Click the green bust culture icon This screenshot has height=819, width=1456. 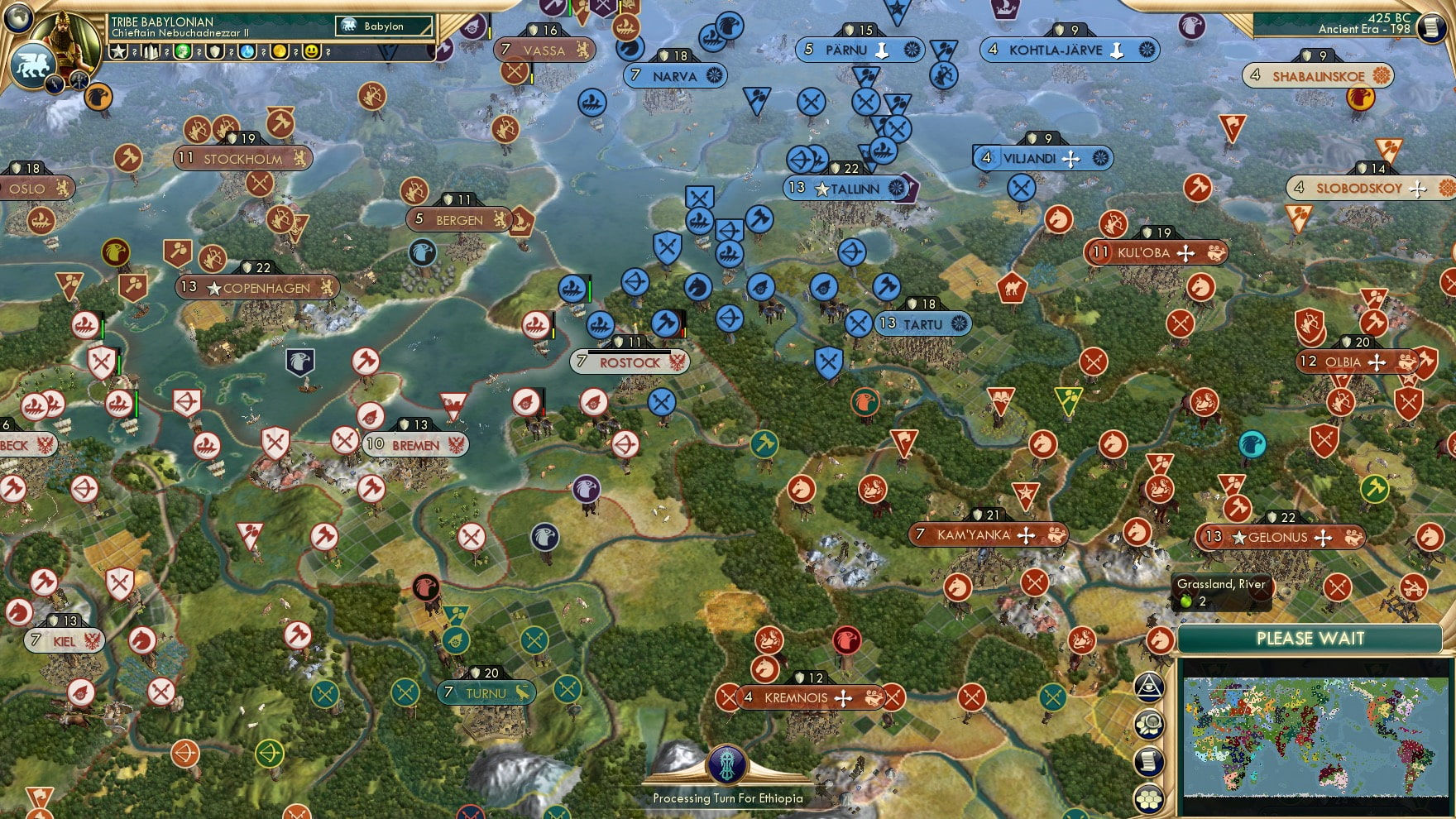183,51
